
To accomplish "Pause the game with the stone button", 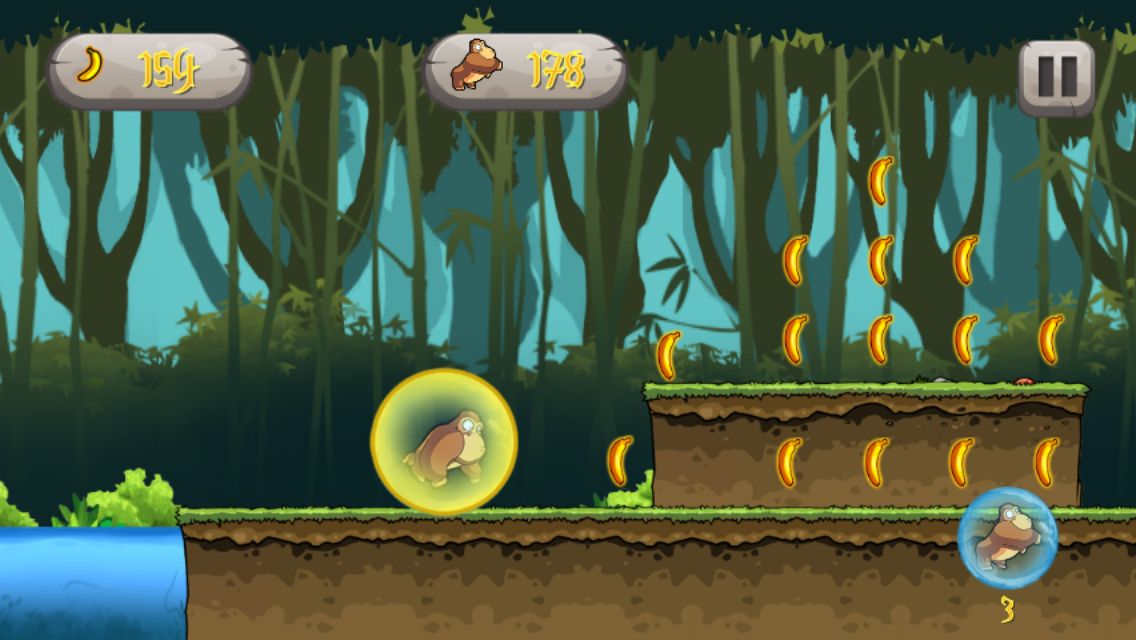I will (1056, 76).
